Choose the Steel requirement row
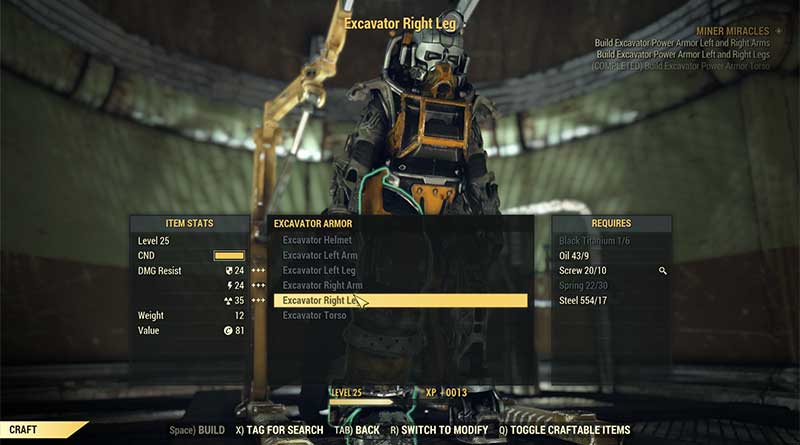The height and width of the screenshot is (445, 800). pos(582,300)
